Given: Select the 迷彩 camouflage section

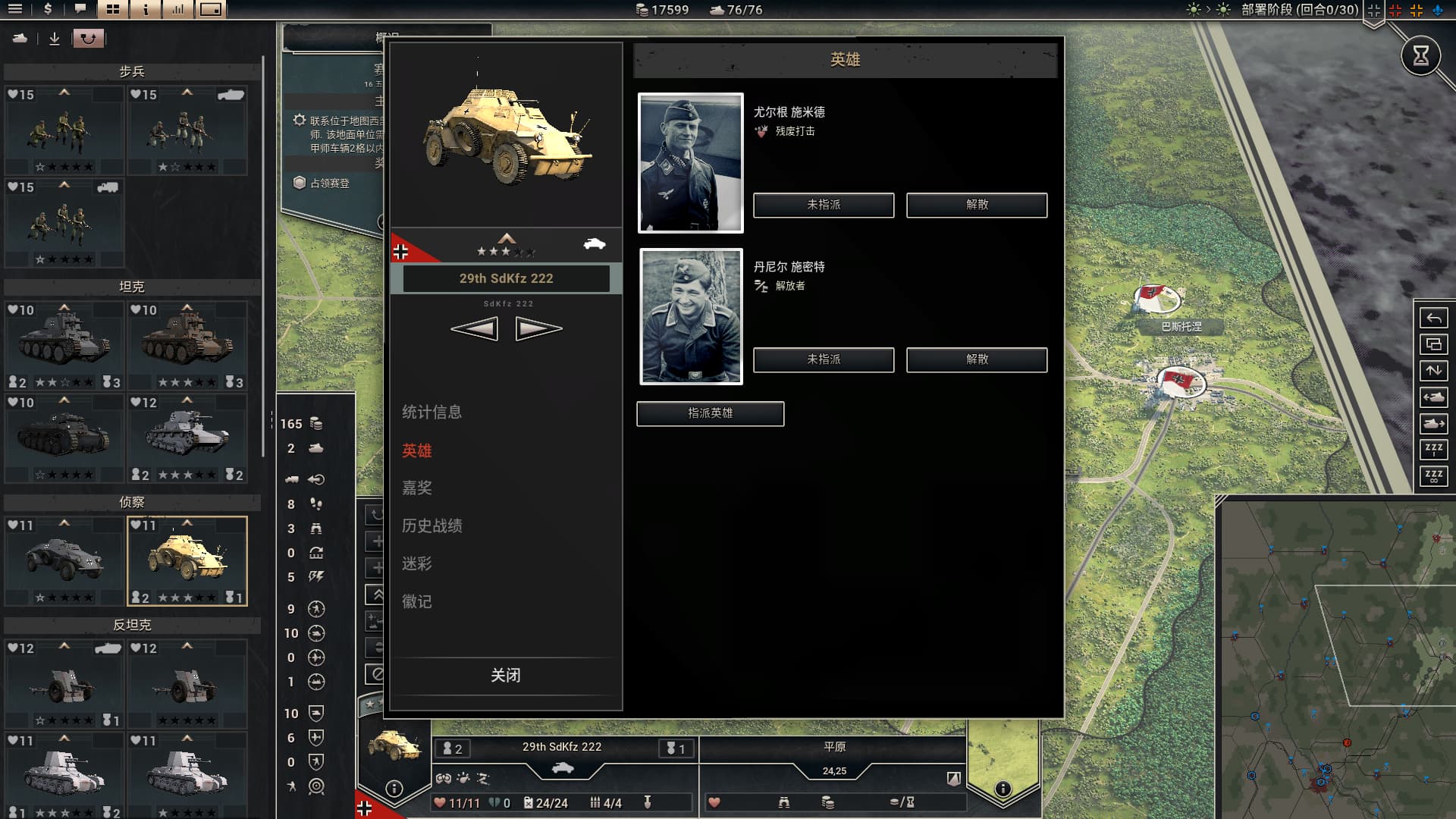Looking at the screenshot, I should (417, 563).
